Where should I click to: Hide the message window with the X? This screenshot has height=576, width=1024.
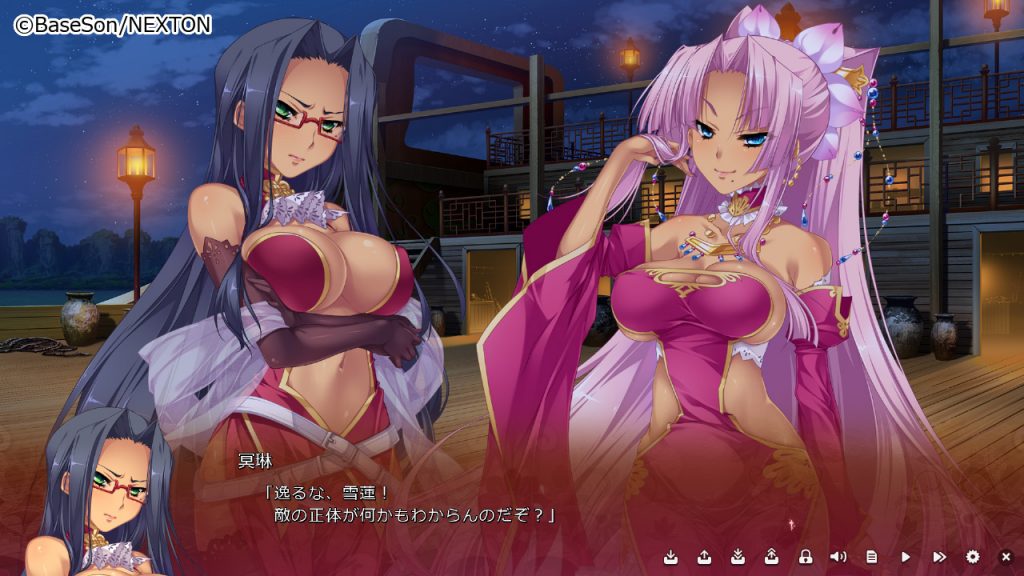(1006, 557)
